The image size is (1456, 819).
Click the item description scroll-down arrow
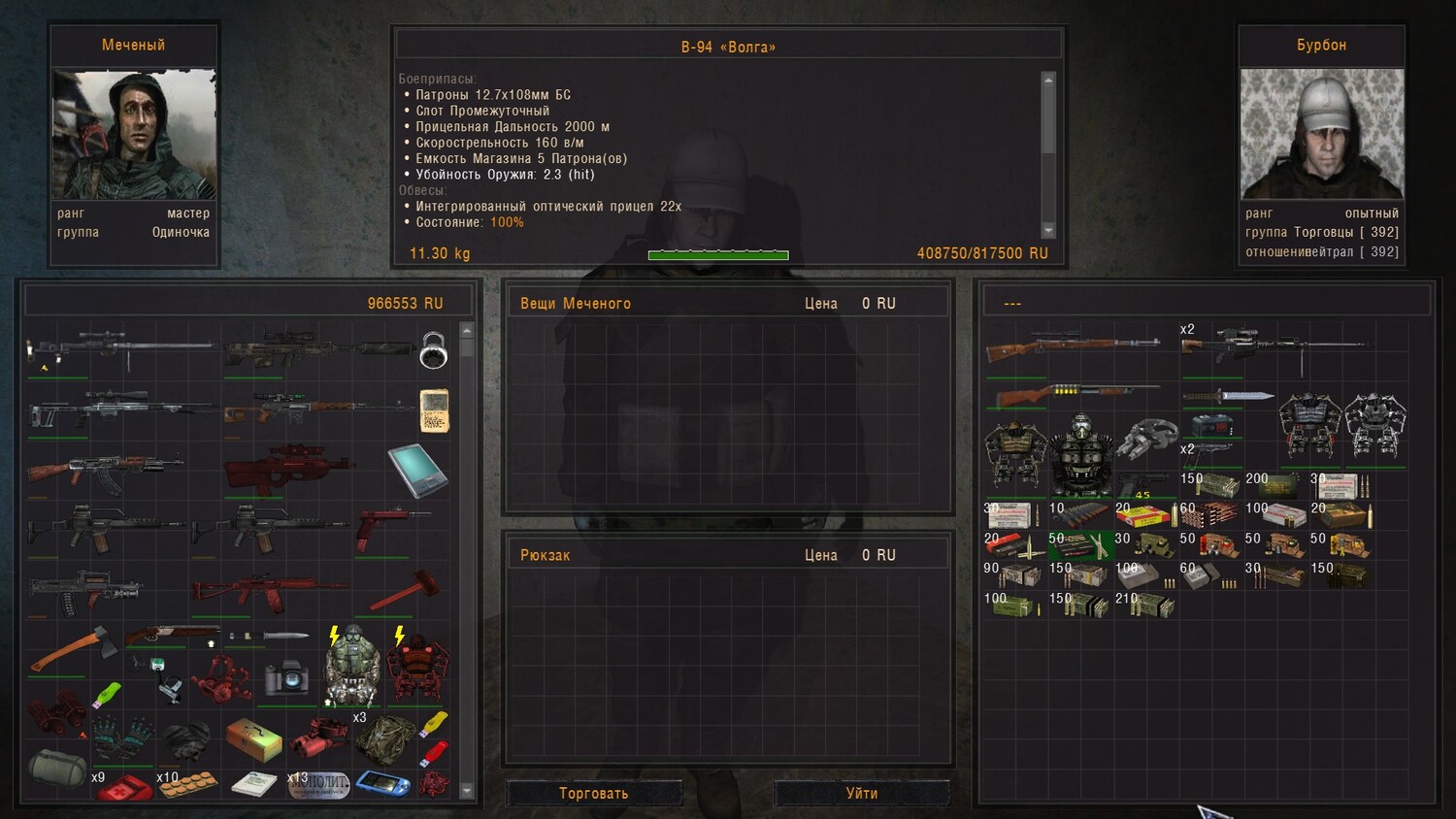1048,230
